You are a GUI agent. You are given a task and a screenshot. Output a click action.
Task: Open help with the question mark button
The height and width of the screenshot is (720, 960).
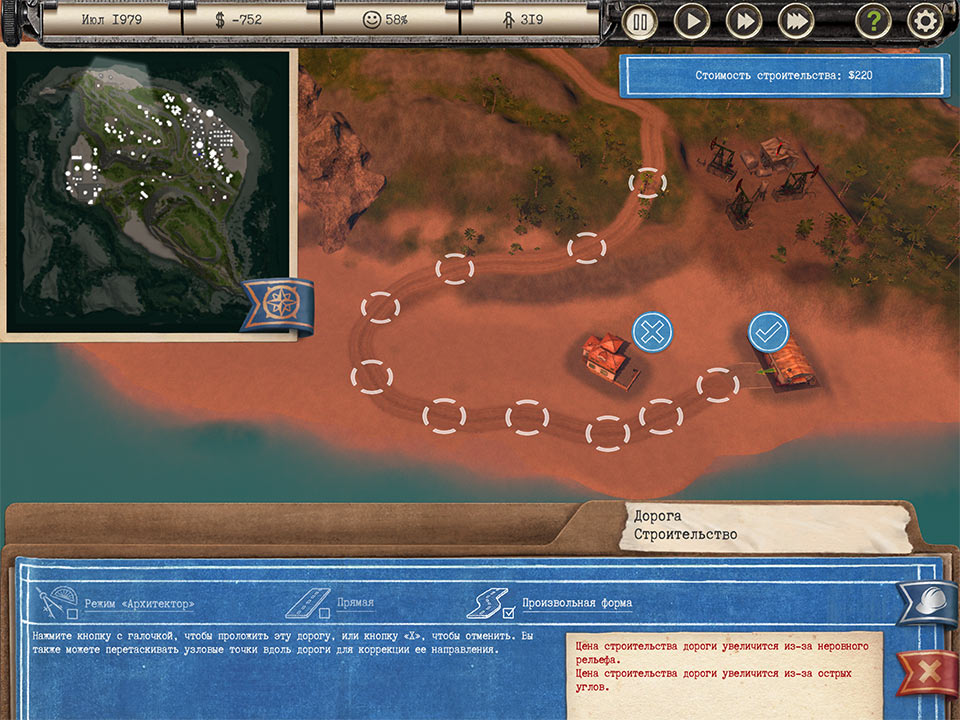[873, 21]
